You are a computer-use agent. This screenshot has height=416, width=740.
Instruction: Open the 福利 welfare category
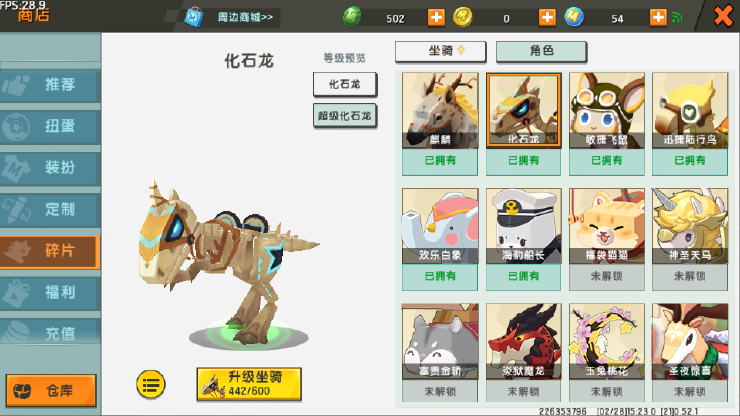[x=51, y=293]
